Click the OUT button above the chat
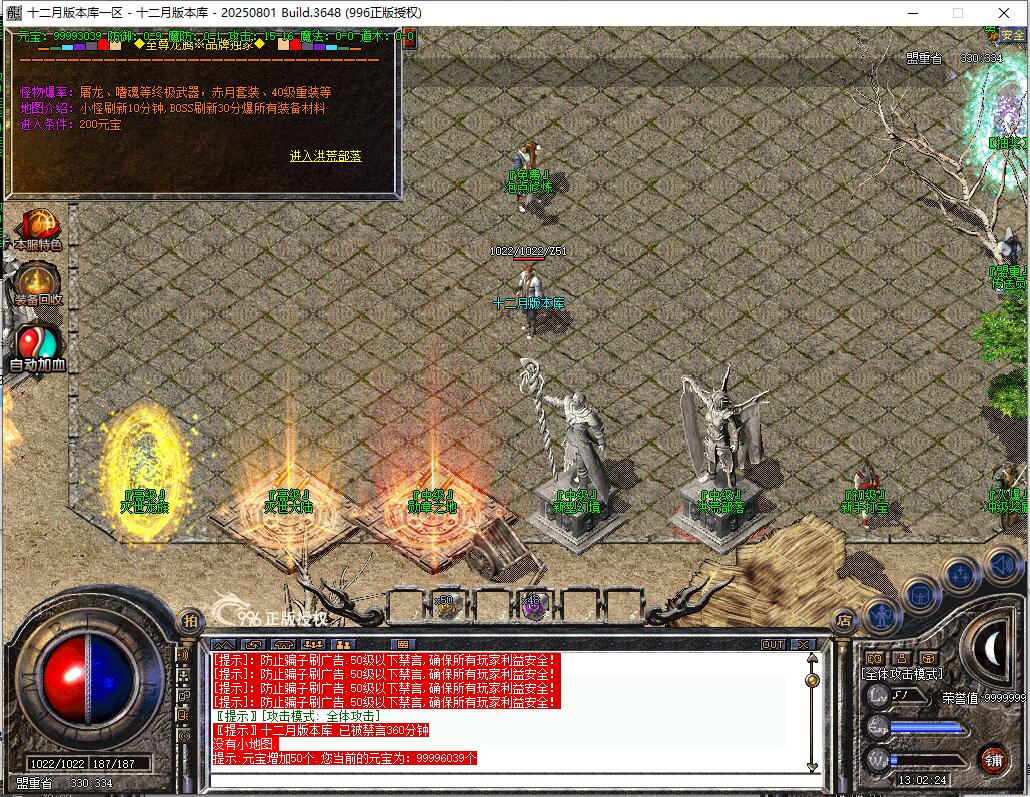Screen dimensions: 1030x797 [773, 644]
